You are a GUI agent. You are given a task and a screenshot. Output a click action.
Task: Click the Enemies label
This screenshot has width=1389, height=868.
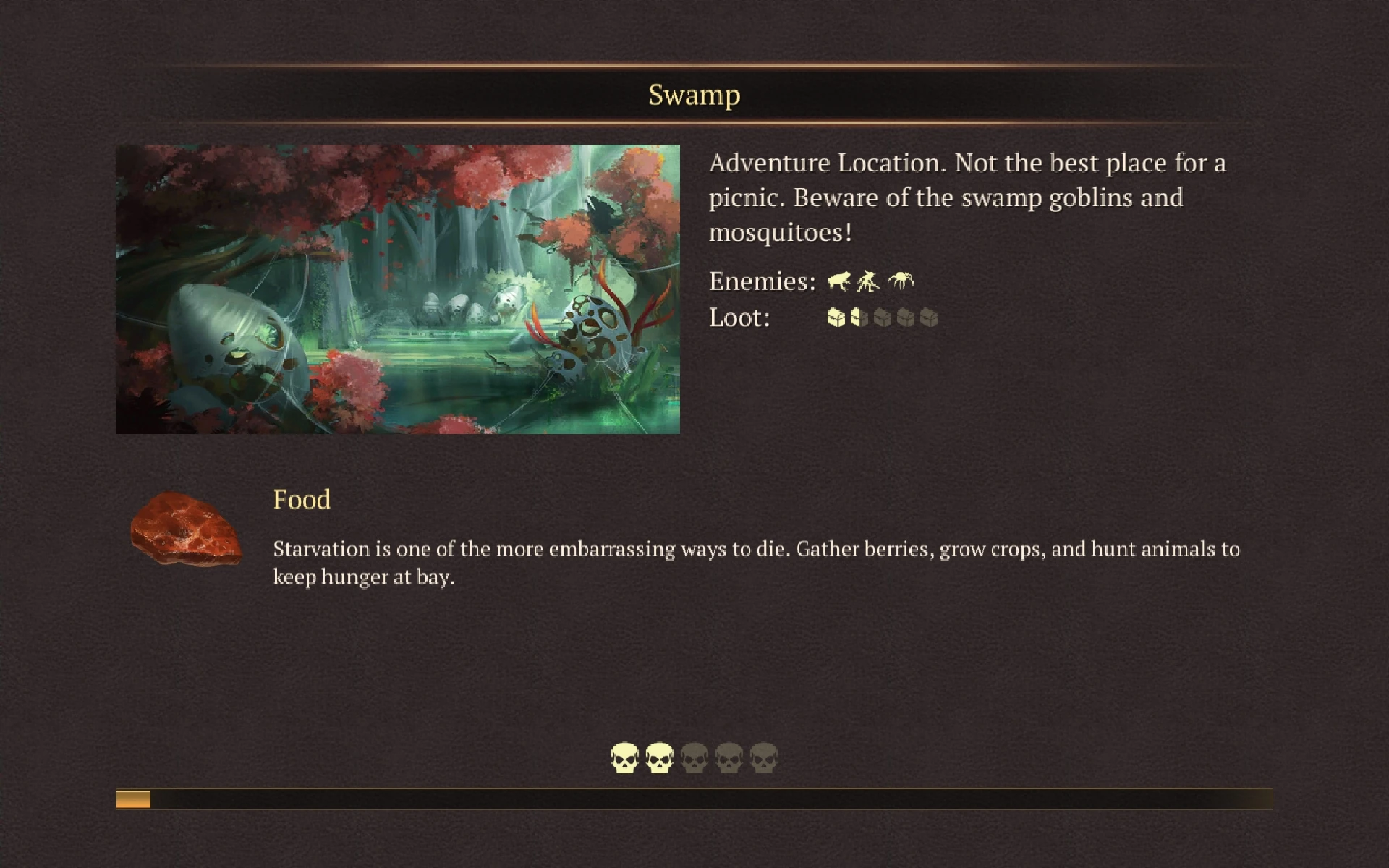coord(759,281)
